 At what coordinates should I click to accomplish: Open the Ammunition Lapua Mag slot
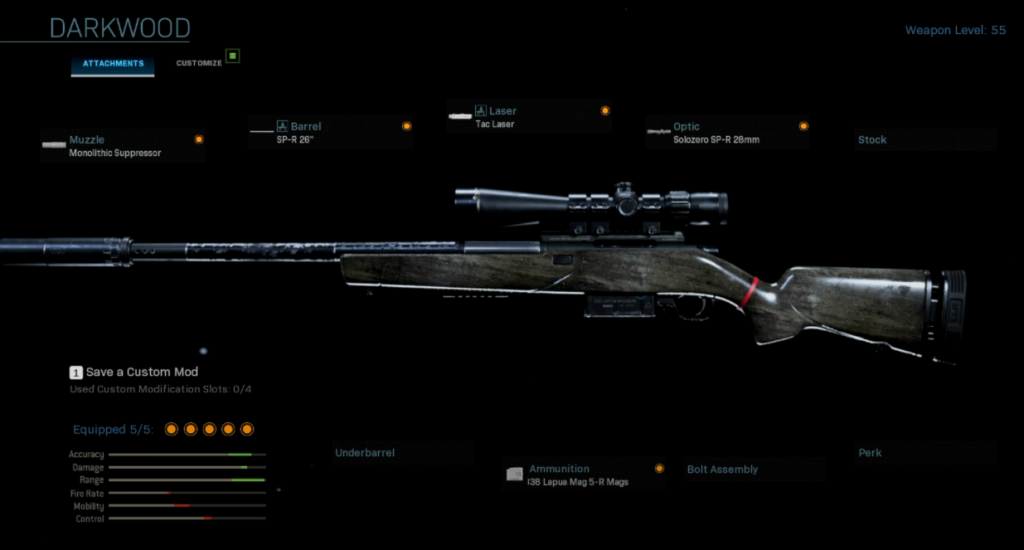pyautogui.click(x=586, y=474)
